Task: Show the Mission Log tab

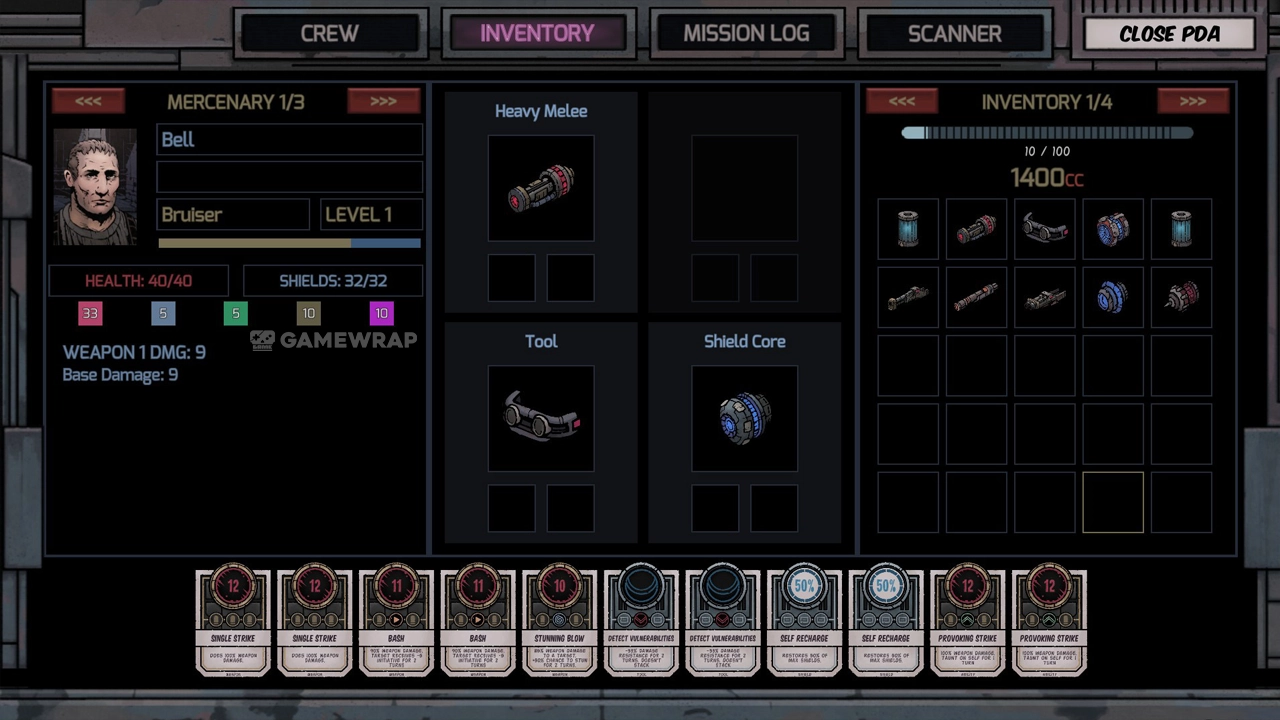Action: pos(746,33)
